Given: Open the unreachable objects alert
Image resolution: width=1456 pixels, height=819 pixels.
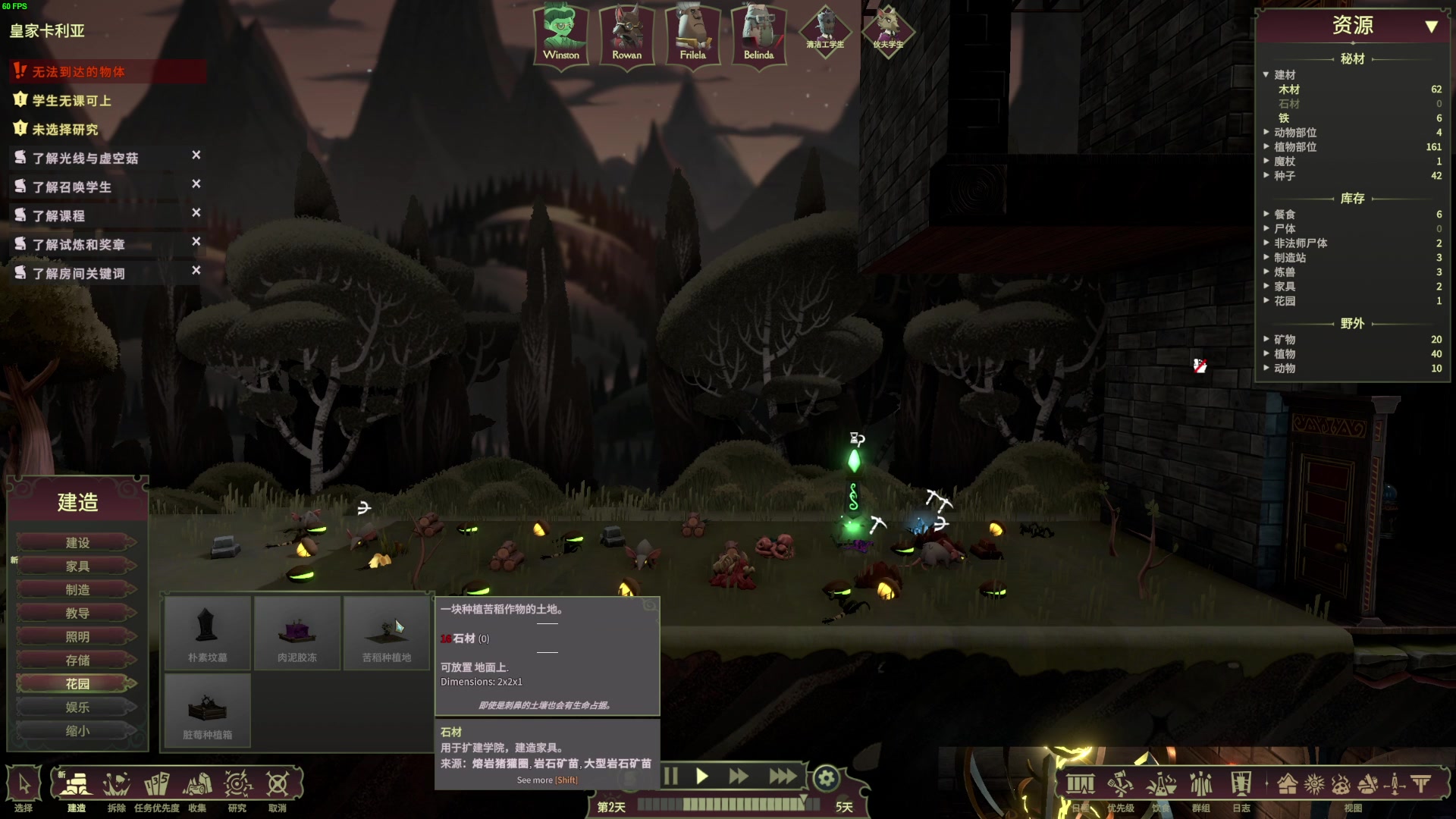Looking at the screenshot, I should click(x=78, y=72).
